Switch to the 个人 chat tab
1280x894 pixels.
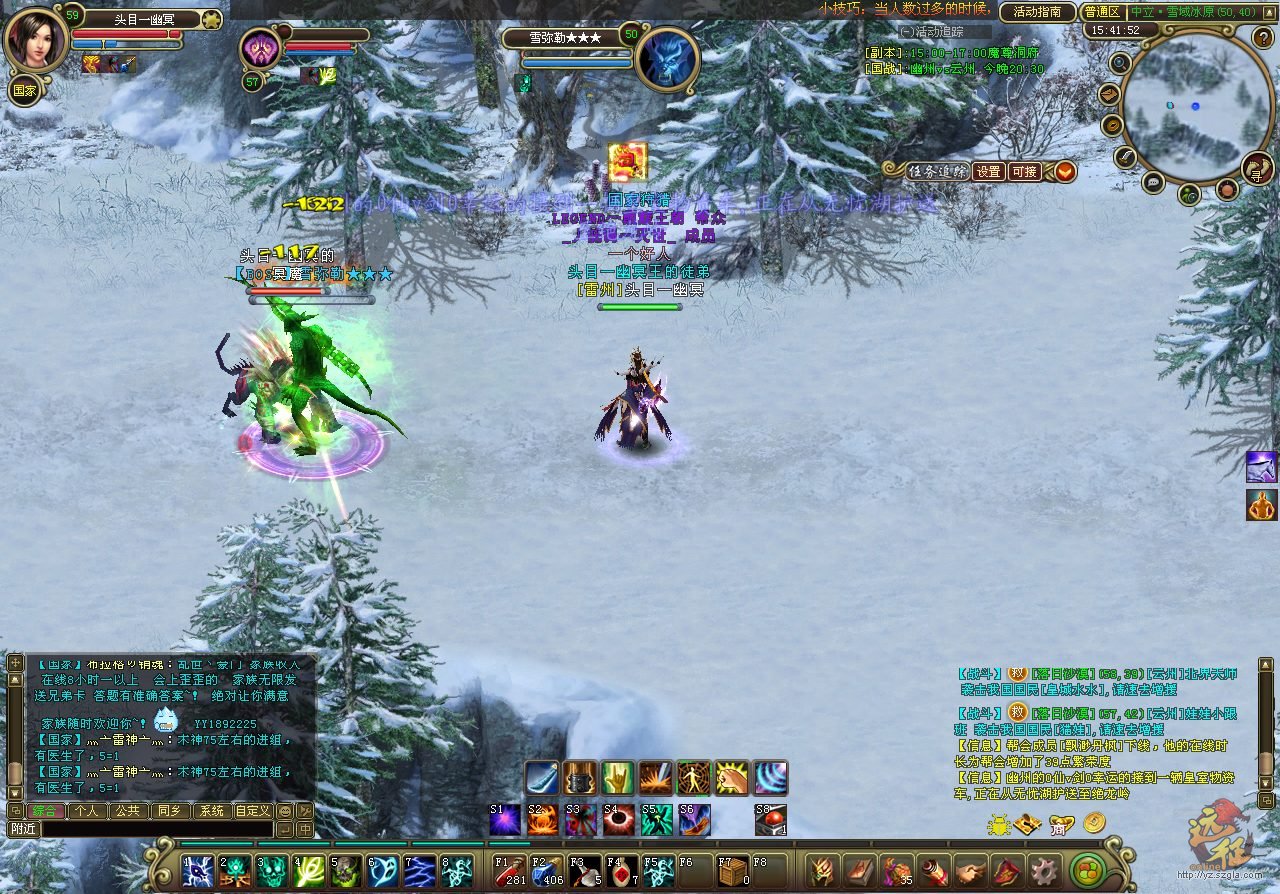click(x=88, y=811)
